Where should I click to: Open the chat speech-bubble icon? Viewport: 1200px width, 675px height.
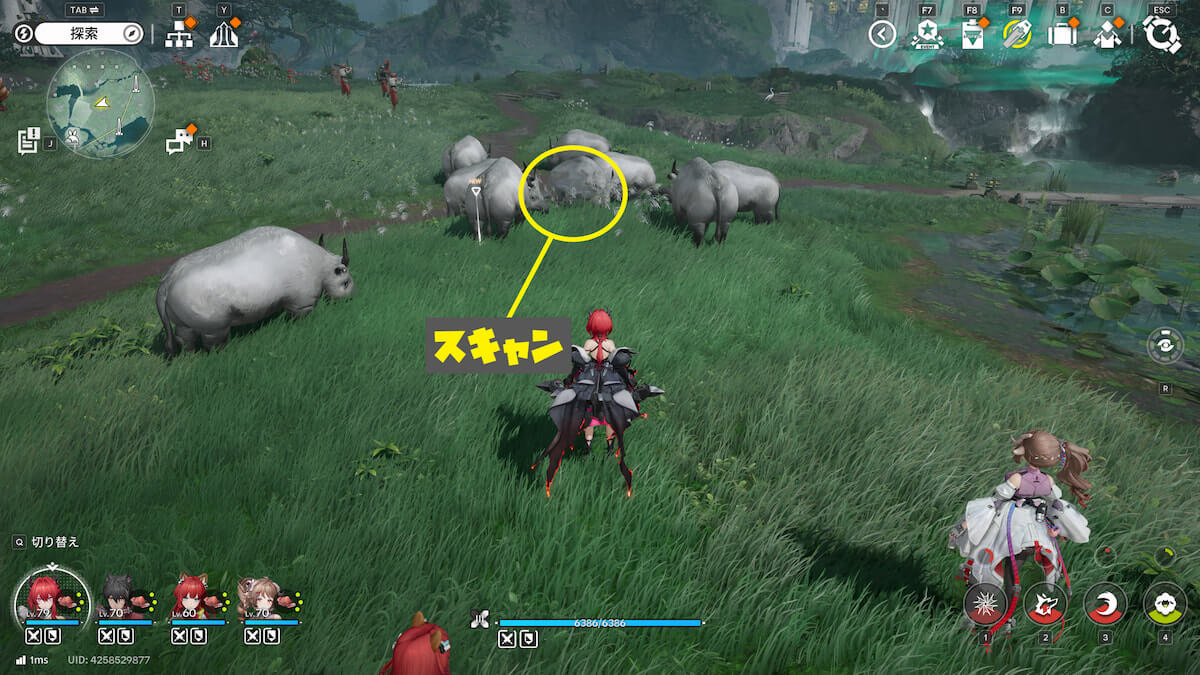point(179,142)
